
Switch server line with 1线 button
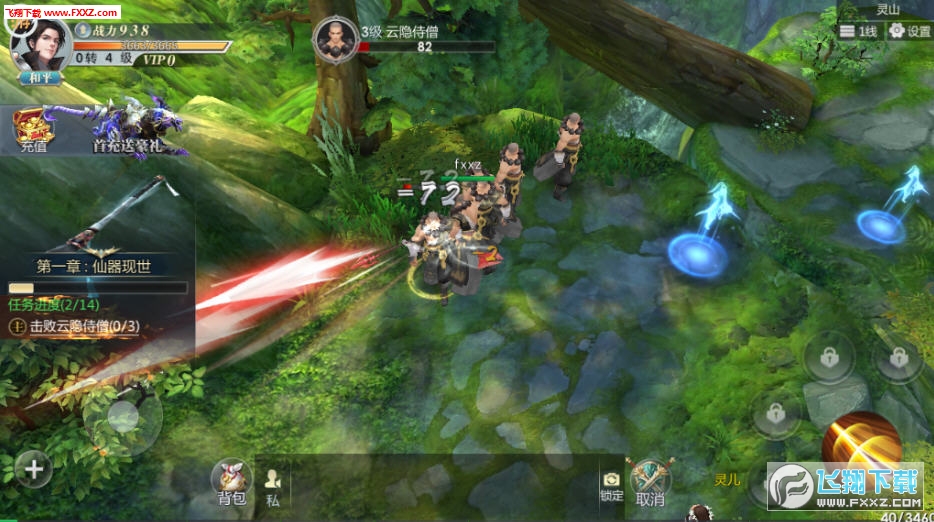point(858,32)
